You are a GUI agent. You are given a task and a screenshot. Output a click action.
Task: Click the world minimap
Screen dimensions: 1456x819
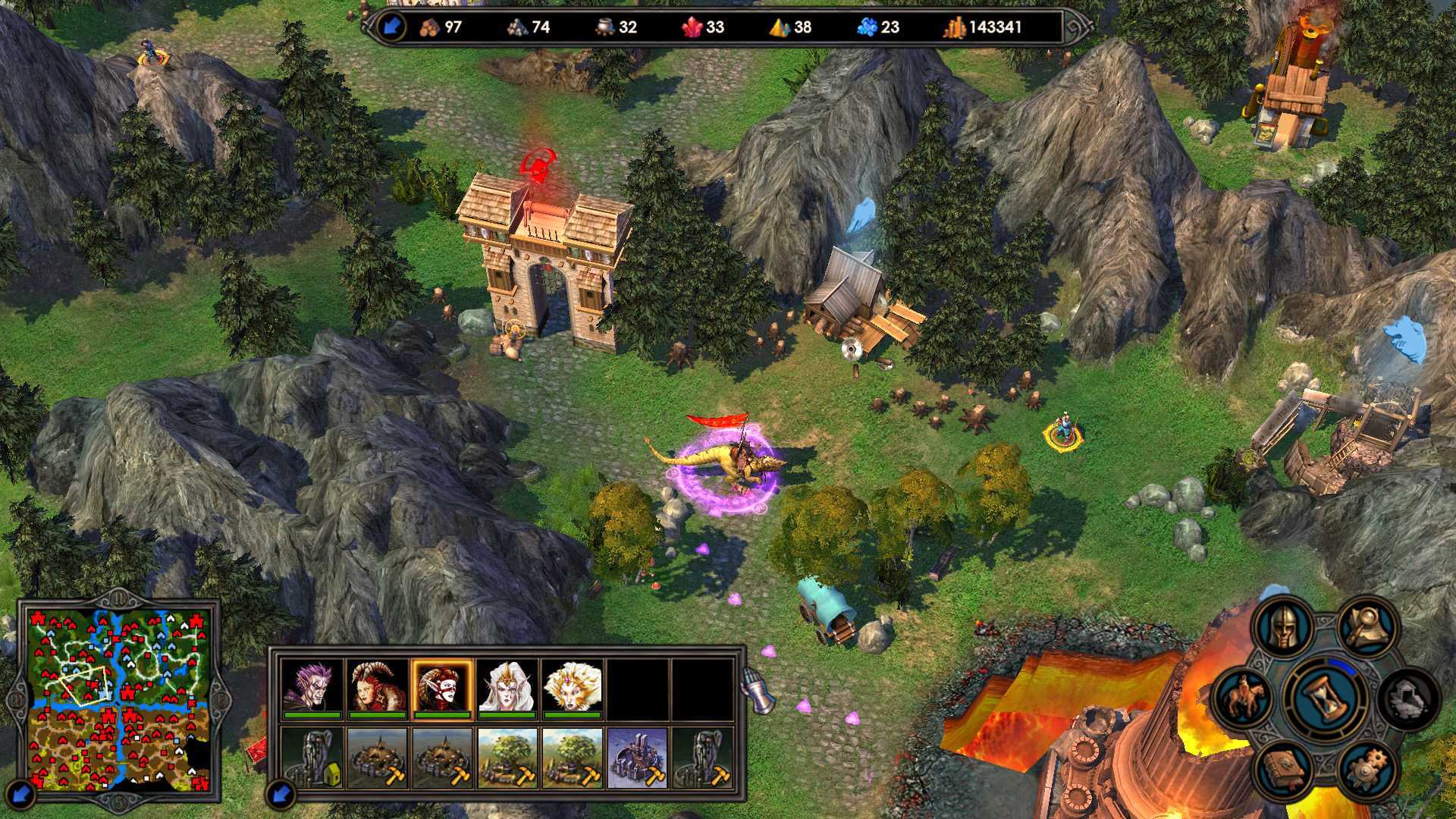119,698
